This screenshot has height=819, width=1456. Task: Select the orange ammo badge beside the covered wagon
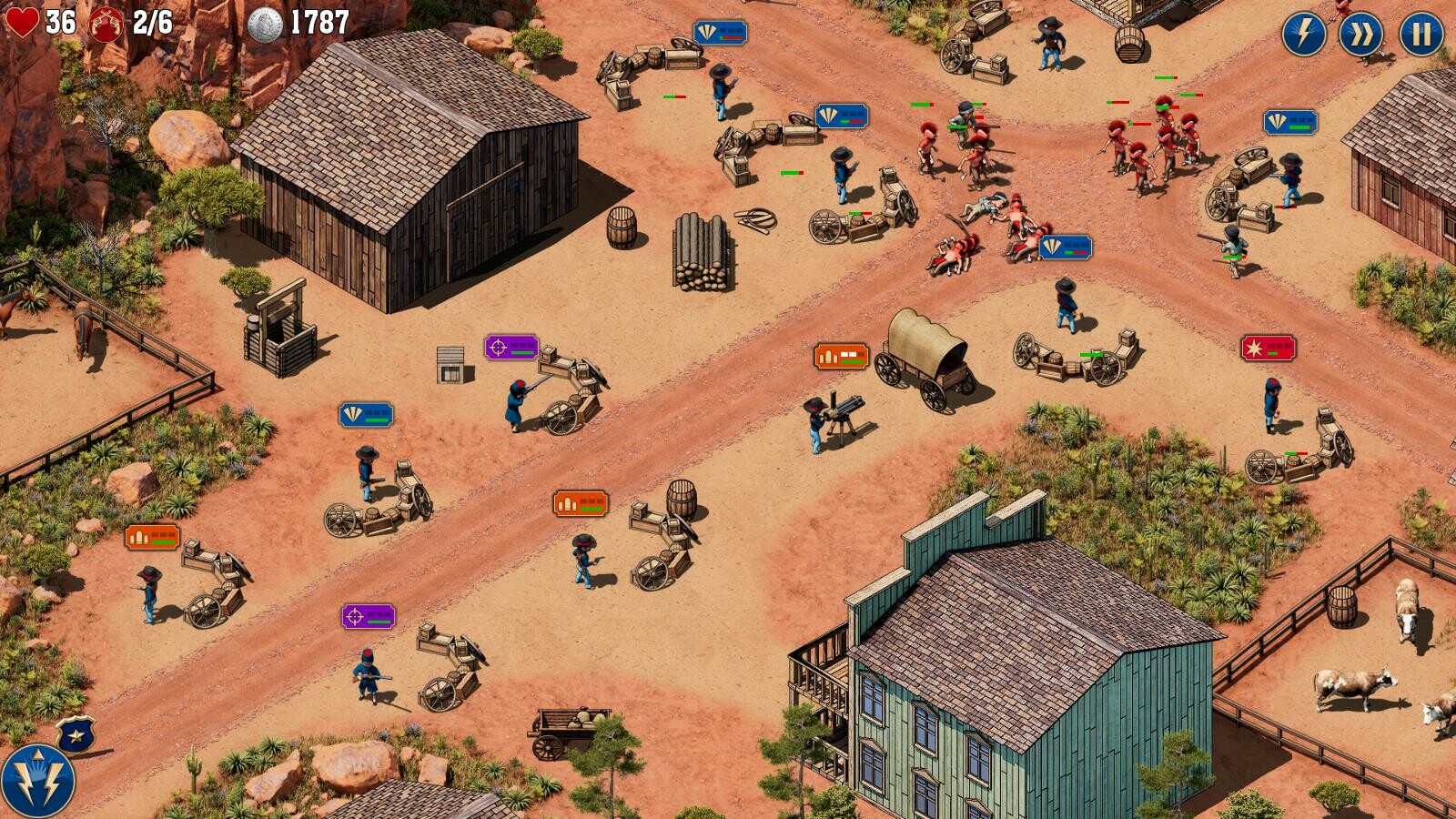point(844,353)
